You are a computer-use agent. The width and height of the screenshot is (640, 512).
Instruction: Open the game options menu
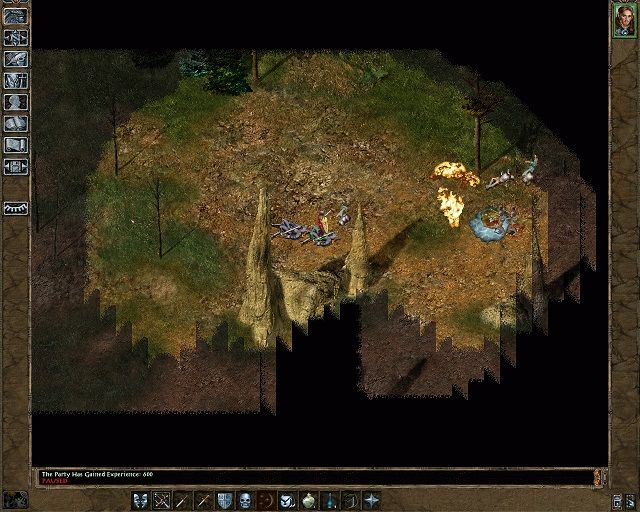pyautogui.click(x=15, y=166)
